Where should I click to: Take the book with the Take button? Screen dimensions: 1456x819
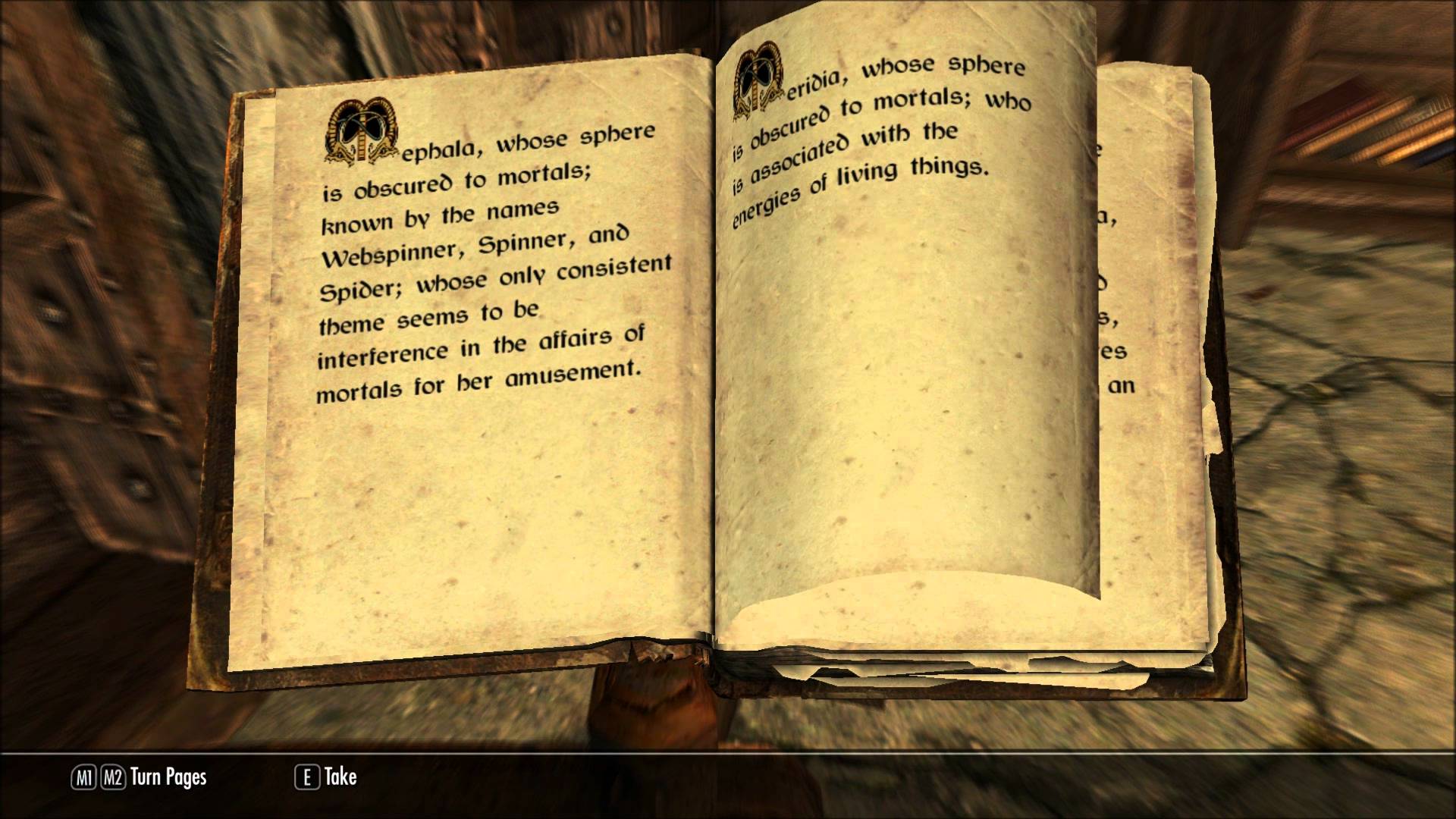[x=327, y=777]
